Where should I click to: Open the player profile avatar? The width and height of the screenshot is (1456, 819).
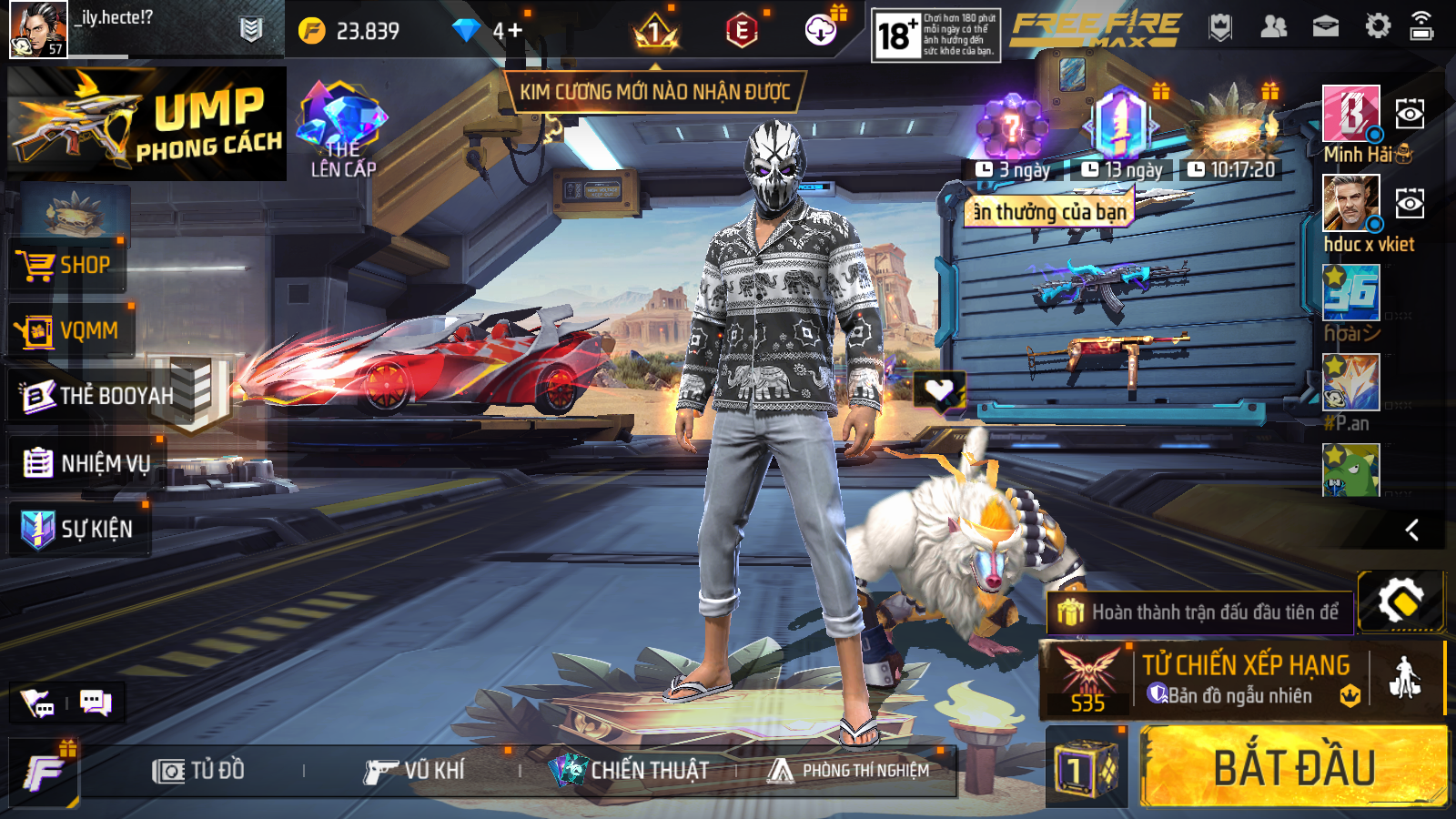pyautogui.click(x=37, y=29)
